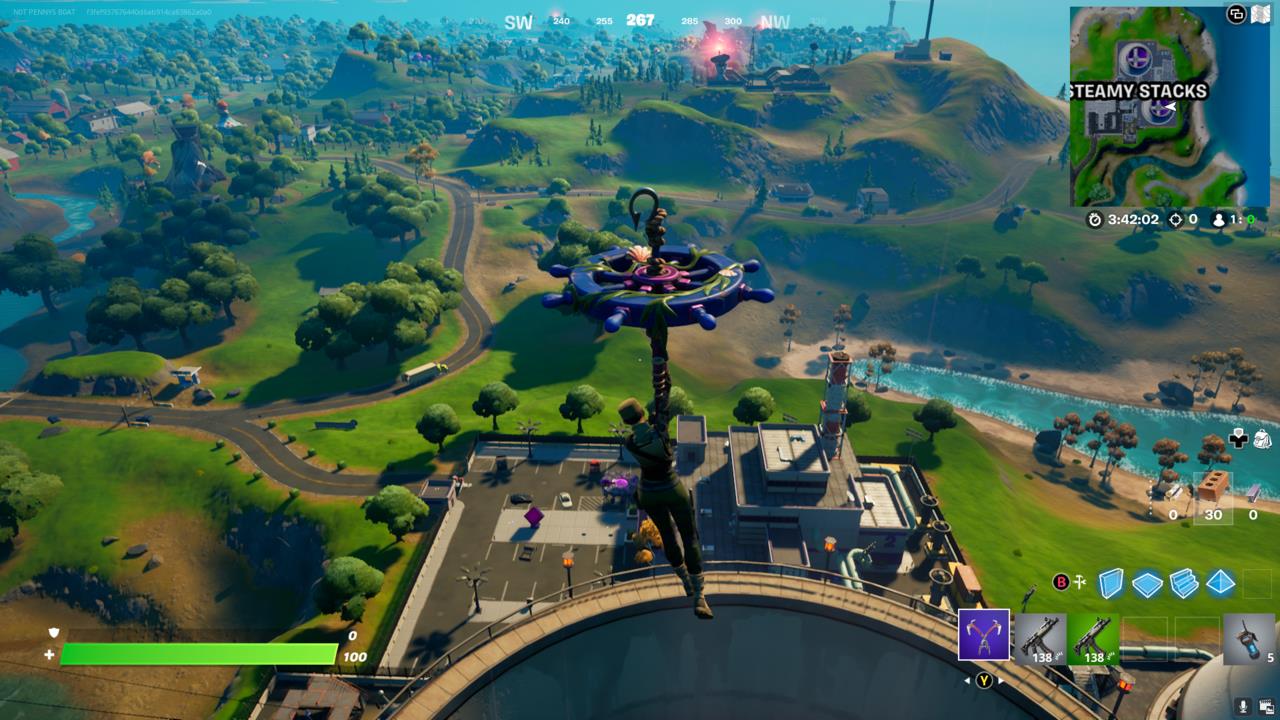Select the floor building piece icon
This screenshot has width=1280, height=720.
(1146, 582)
